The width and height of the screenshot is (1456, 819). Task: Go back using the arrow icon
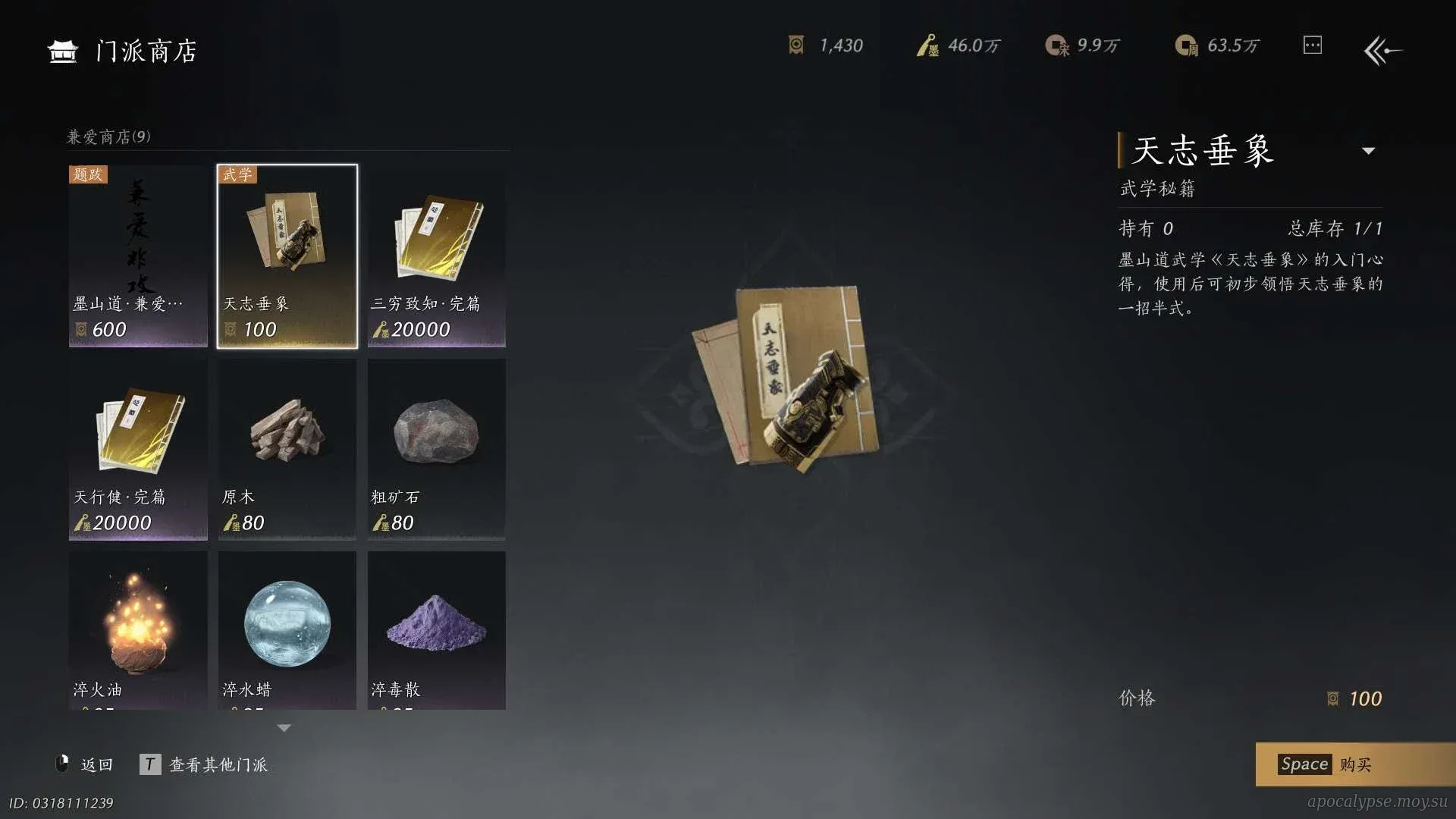click(1382, 51)
